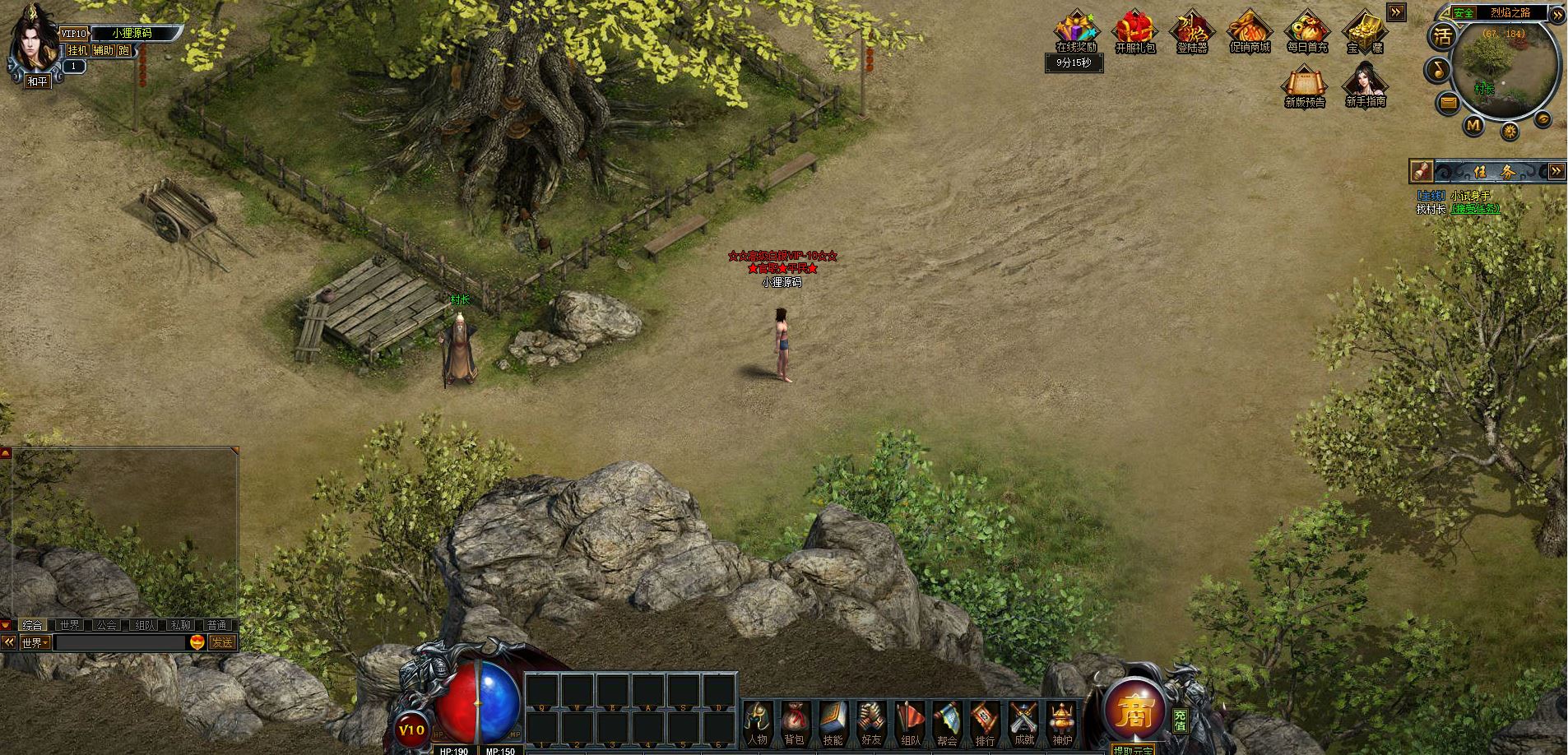The height and width of the screenshot is (755, 1568).
Task: Send the chat message with 发送
Action: (x=221, y=642)
